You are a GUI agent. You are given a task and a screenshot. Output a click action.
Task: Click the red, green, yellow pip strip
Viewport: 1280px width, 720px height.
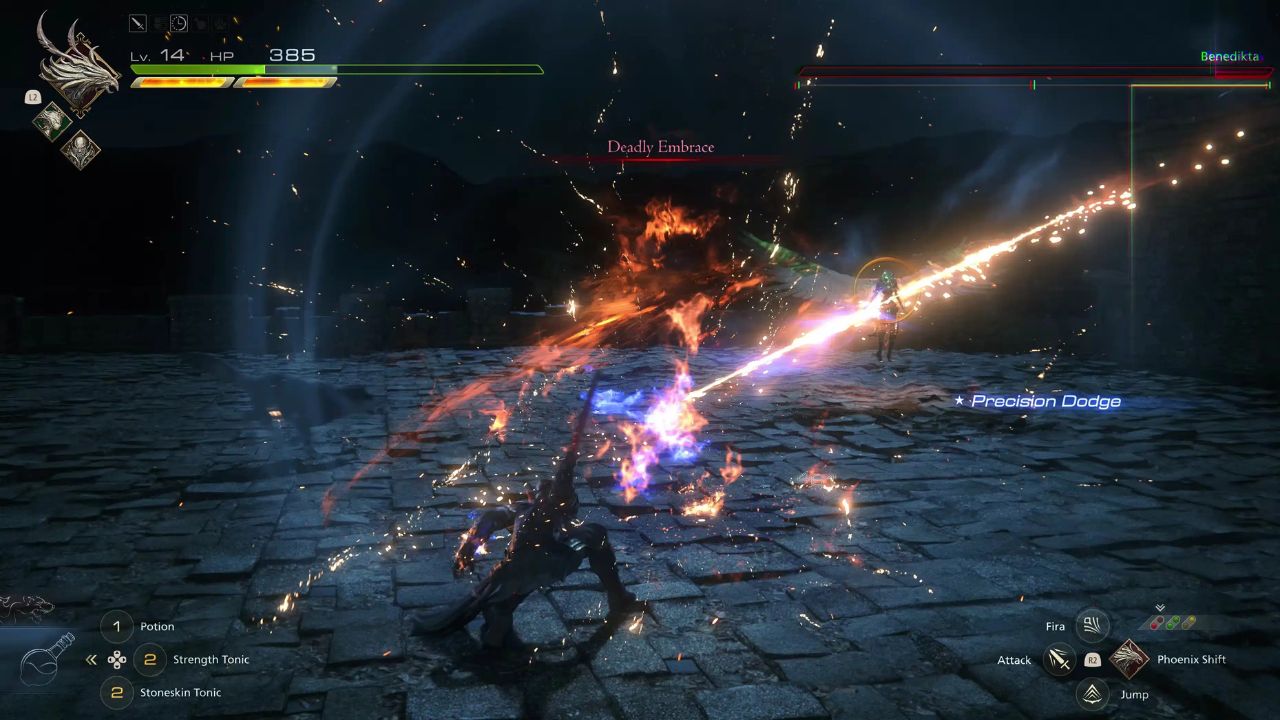click(x=1171, y=622)
